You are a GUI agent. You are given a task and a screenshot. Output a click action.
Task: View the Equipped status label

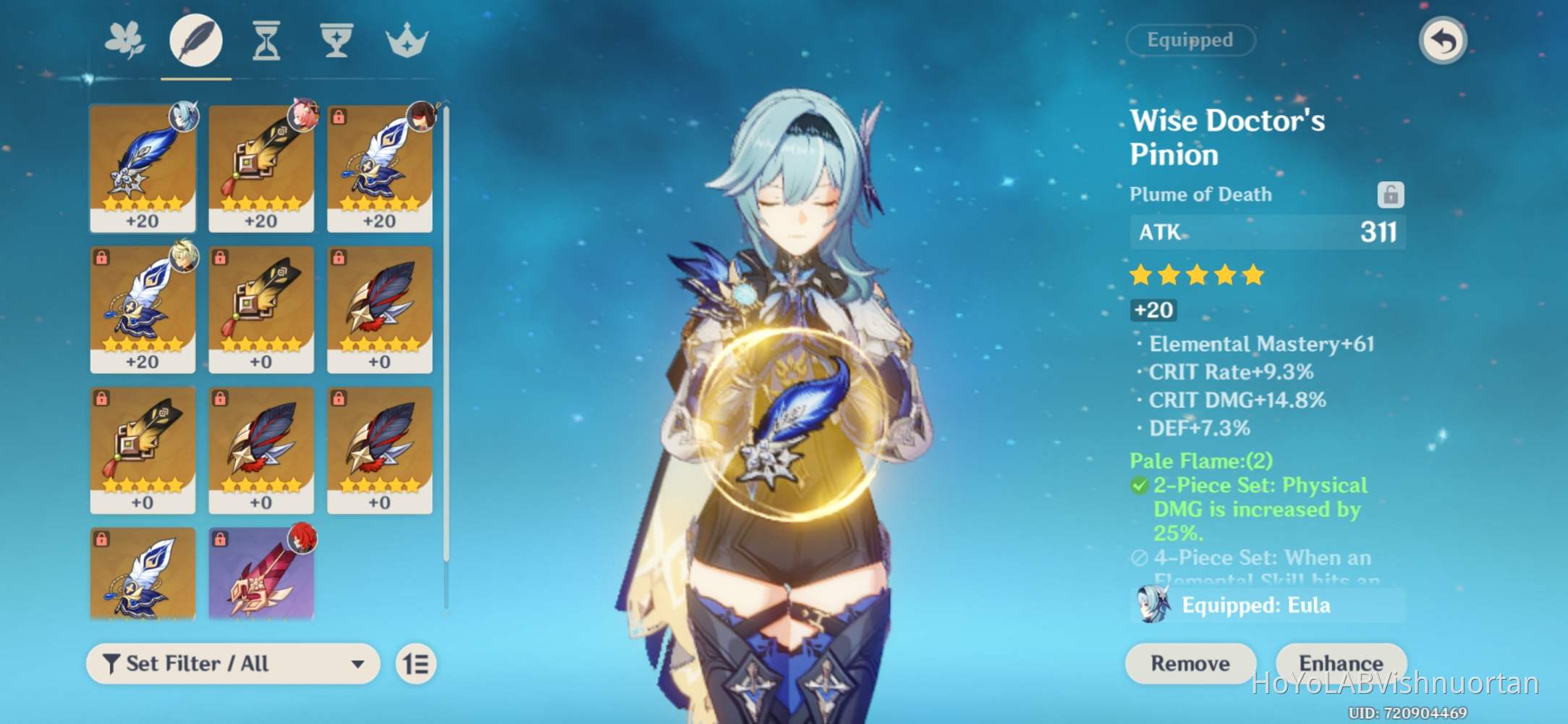click(x=1191, y=40)
